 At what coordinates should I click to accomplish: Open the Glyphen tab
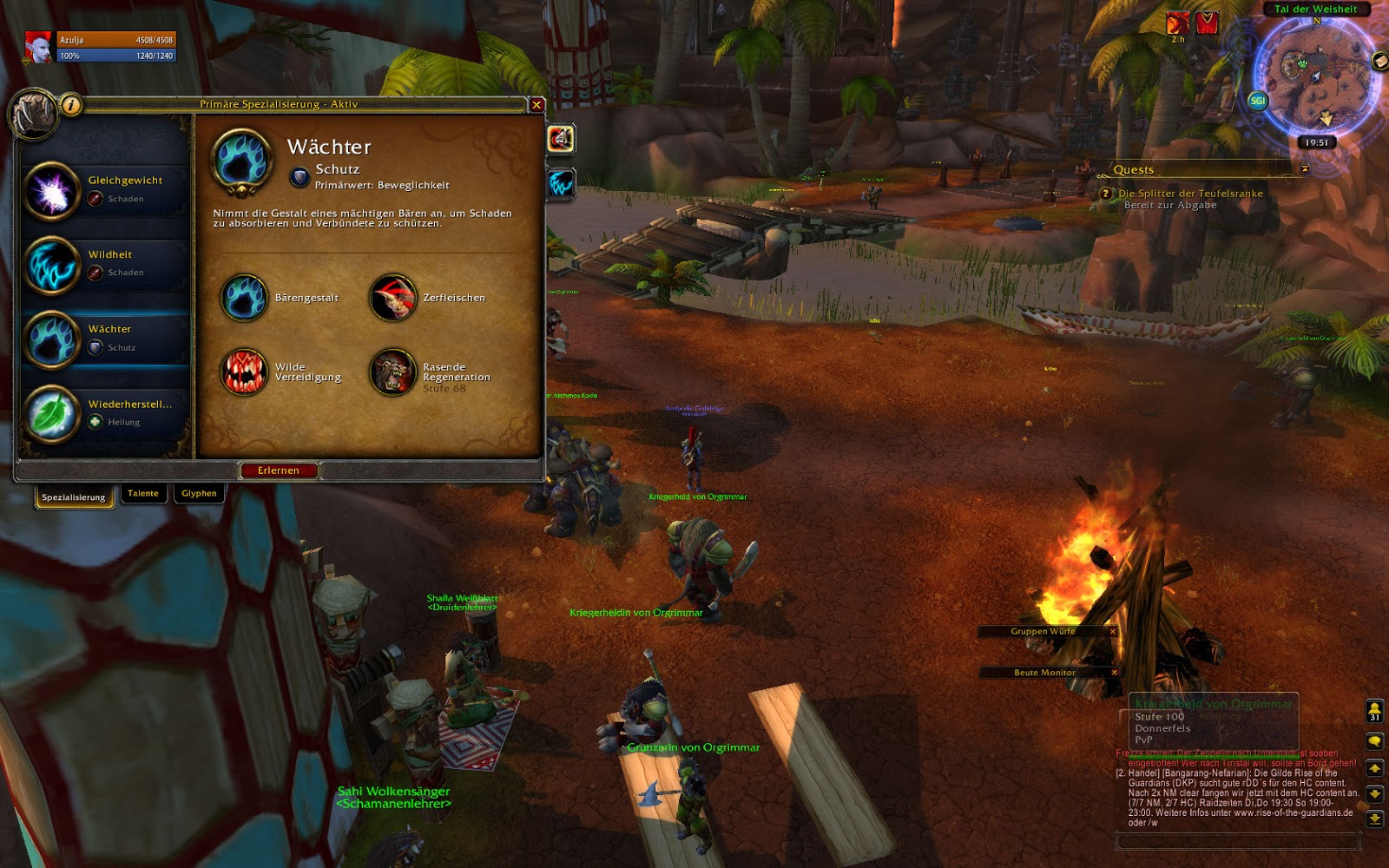point(199,494)
